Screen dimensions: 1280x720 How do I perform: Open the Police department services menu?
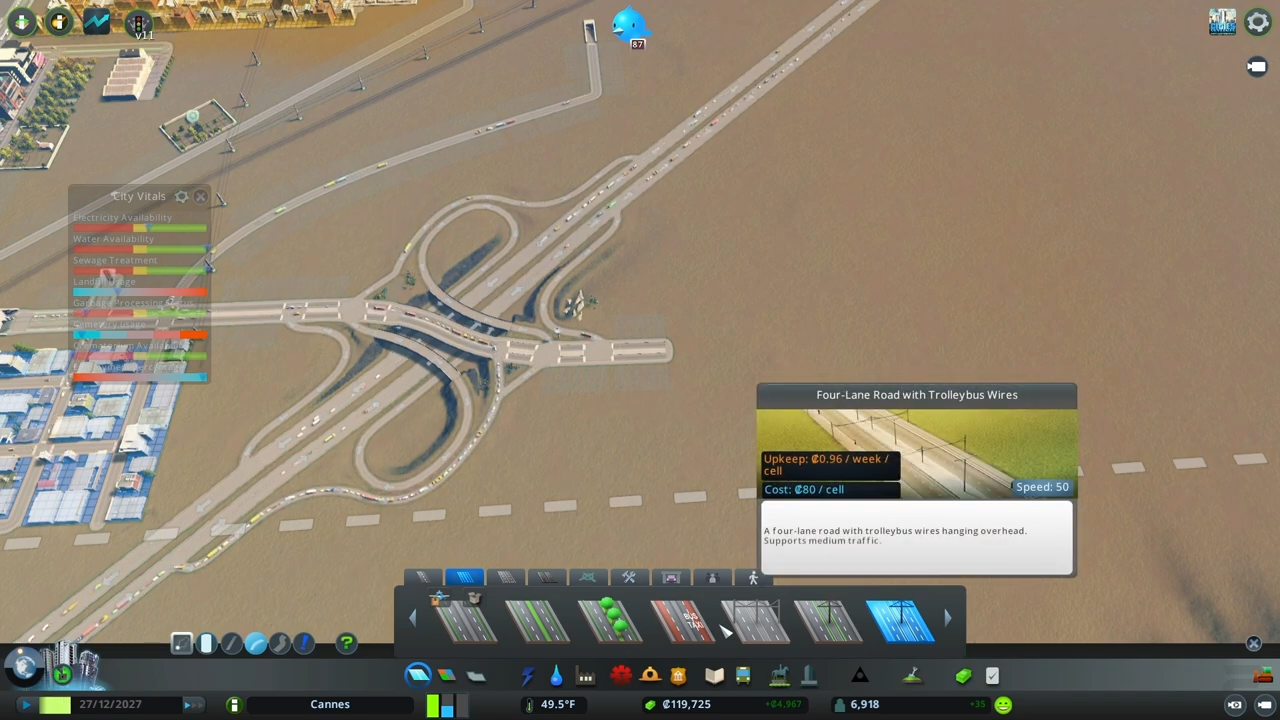[x=678, y=676]
